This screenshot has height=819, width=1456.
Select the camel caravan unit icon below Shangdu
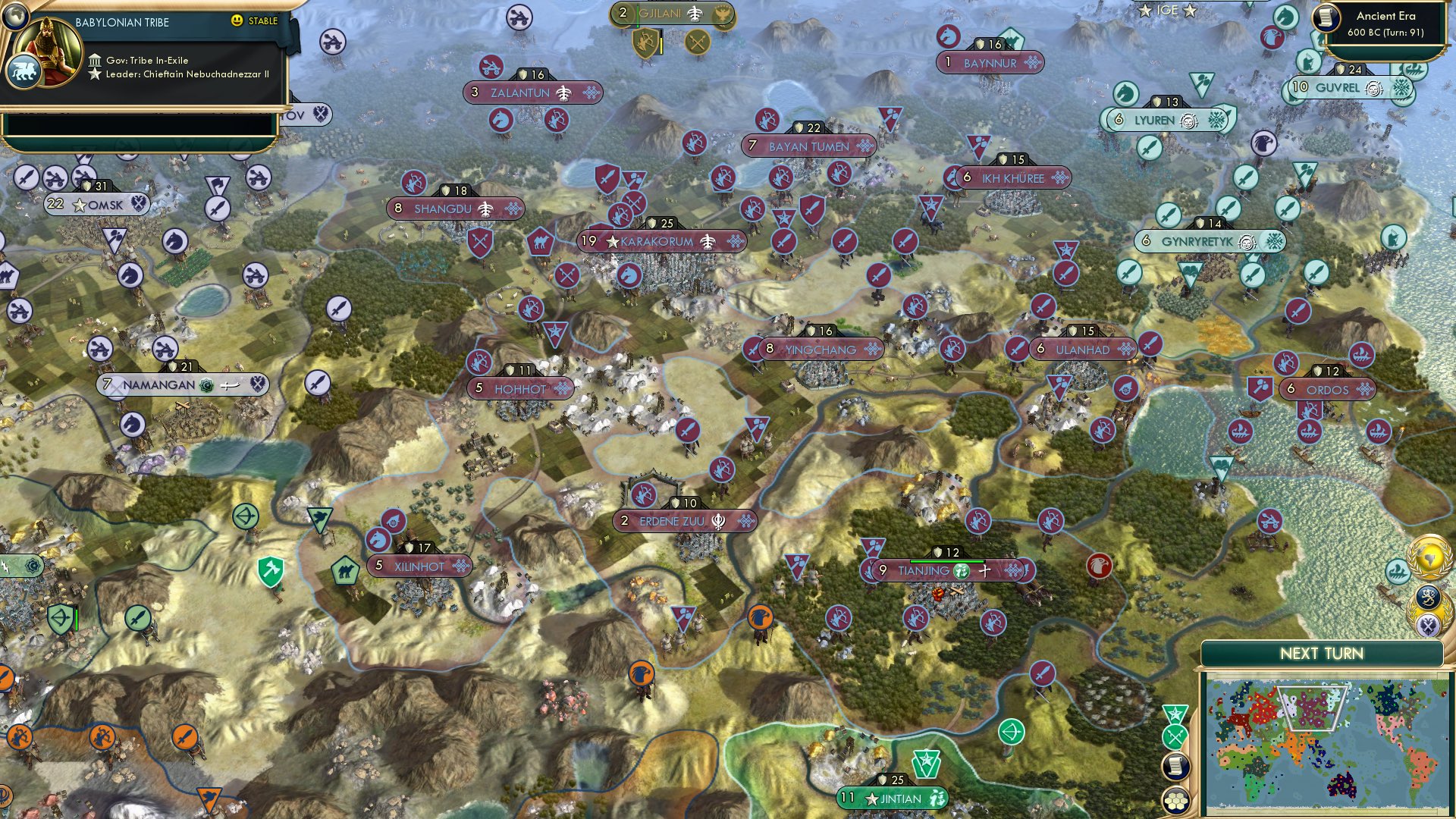click(x=541, y=243)
